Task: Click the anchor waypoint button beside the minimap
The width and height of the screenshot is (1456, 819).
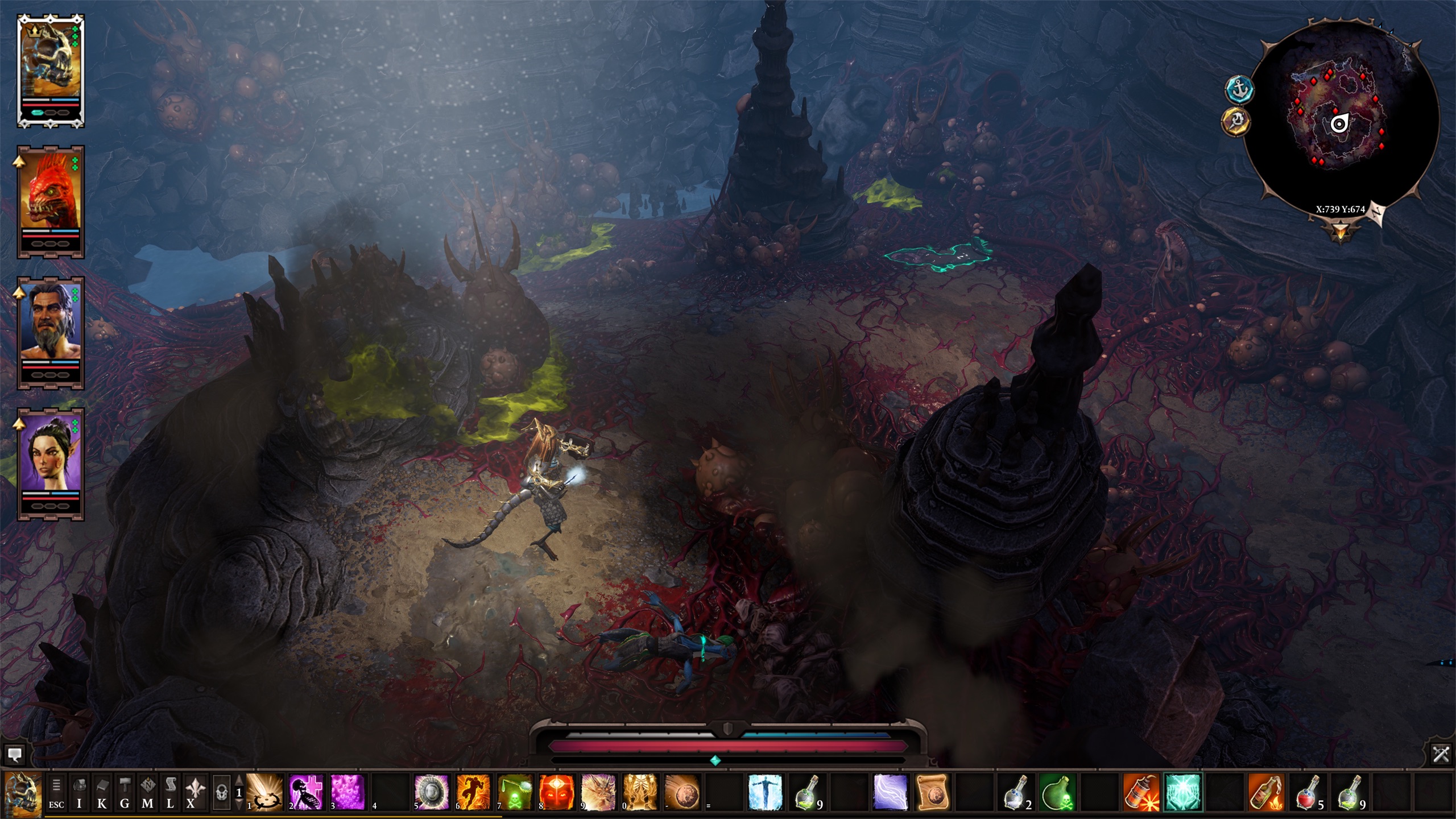Action: [1239, 89]
